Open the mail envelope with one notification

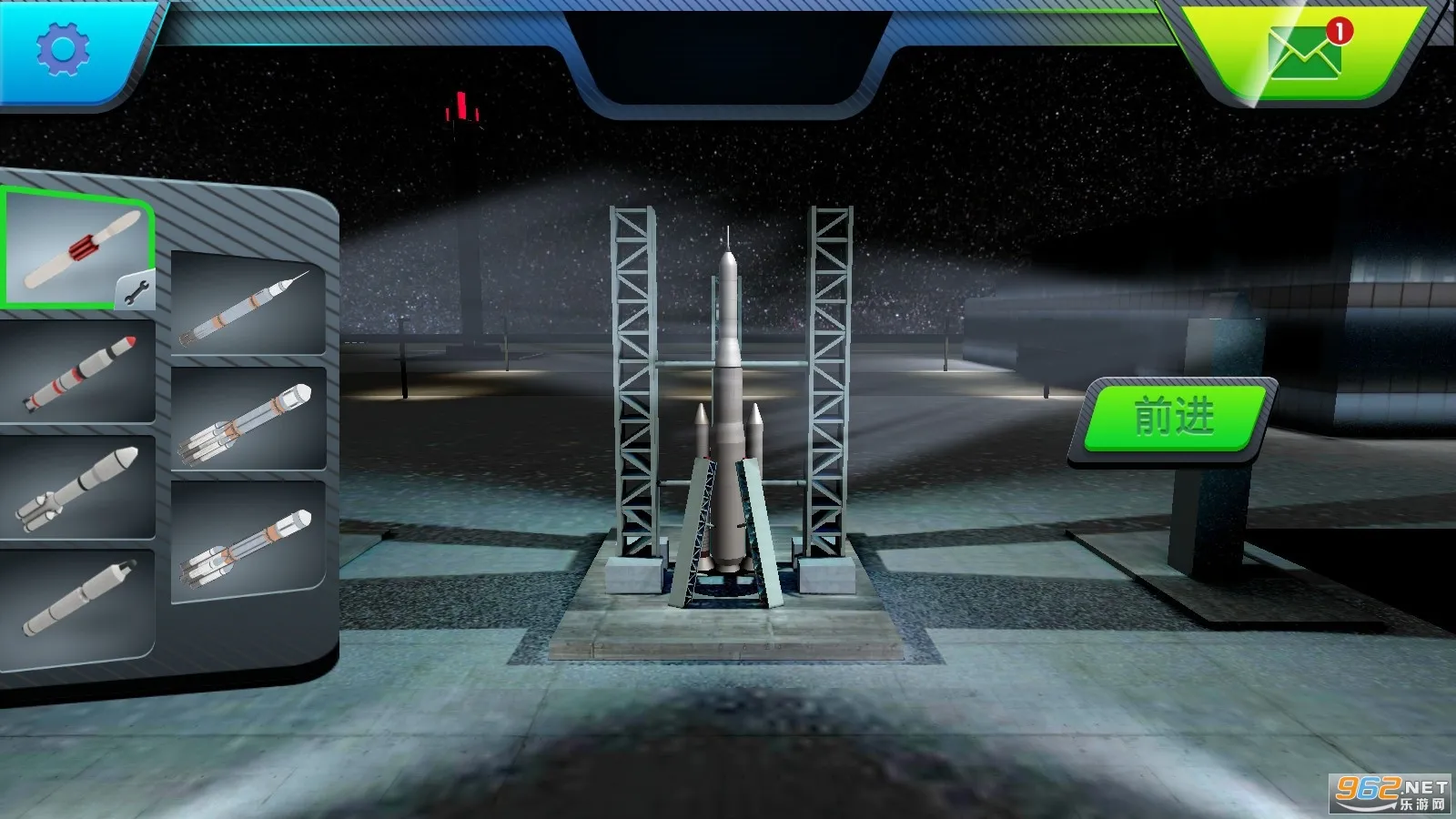[1304, 53]
